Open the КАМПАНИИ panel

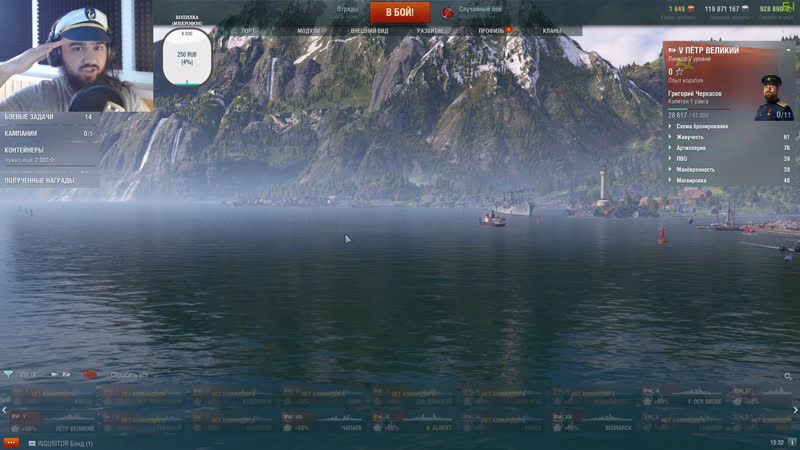pyautogui.click(x=48, y=133)
